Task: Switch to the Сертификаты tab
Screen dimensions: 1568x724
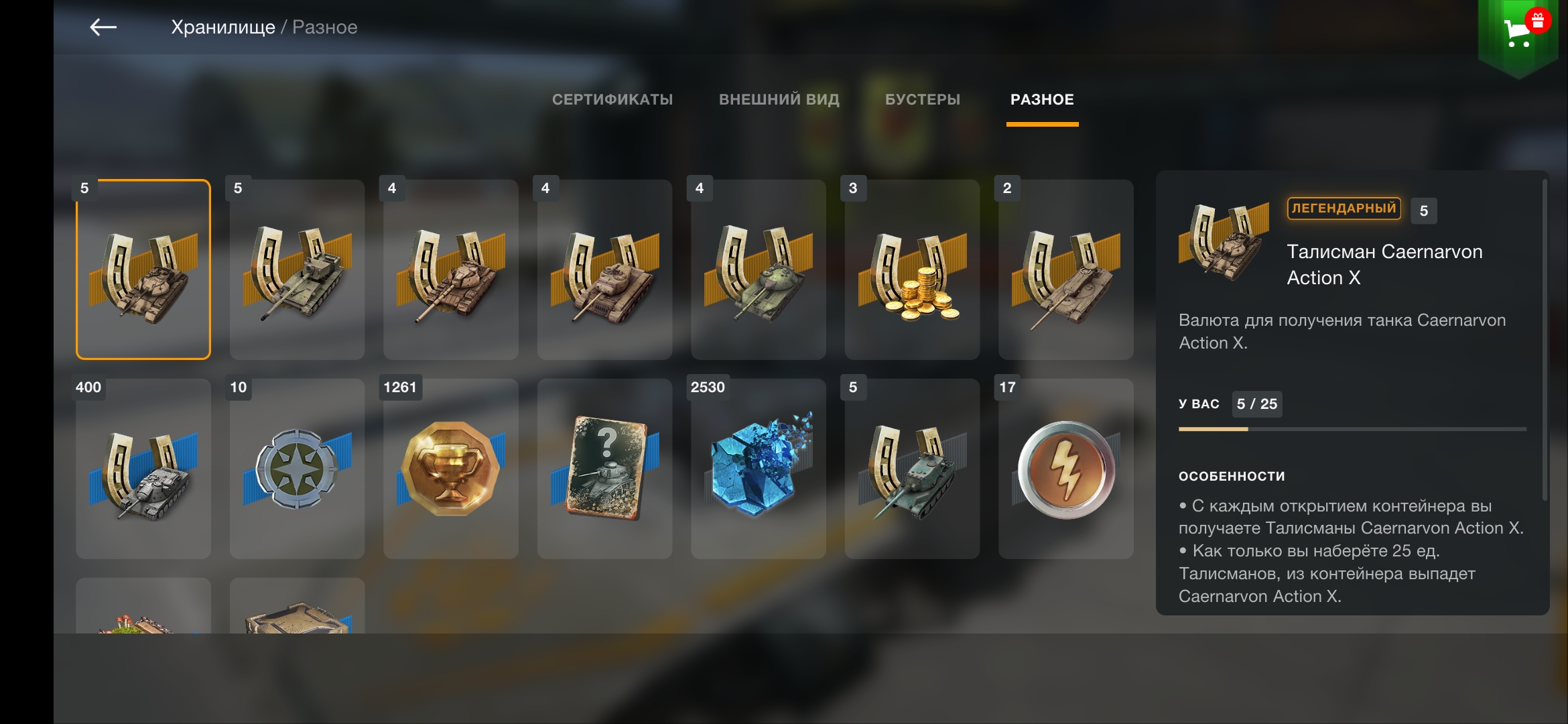Action: 612,100
